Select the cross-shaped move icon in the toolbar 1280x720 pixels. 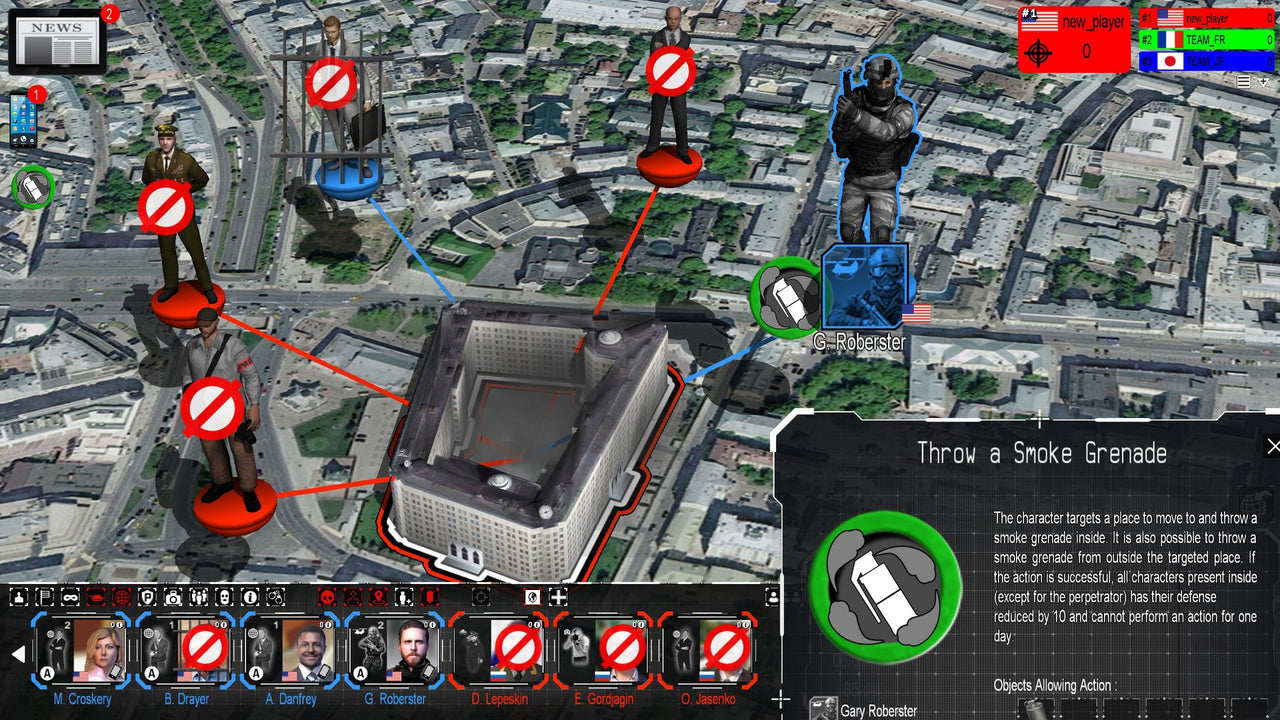[559, 596]
